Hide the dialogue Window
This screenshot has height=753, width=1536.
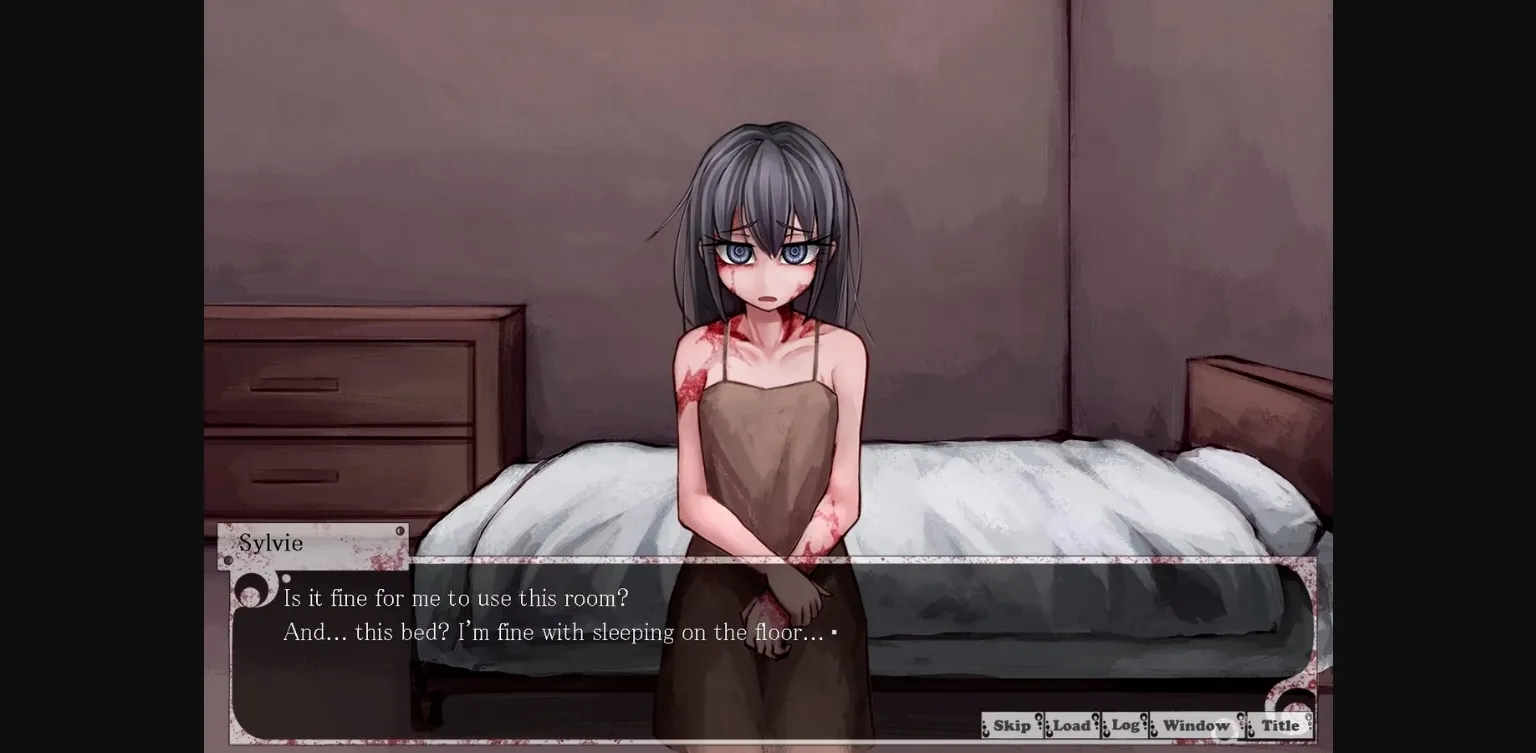(x=1196, y=725)
